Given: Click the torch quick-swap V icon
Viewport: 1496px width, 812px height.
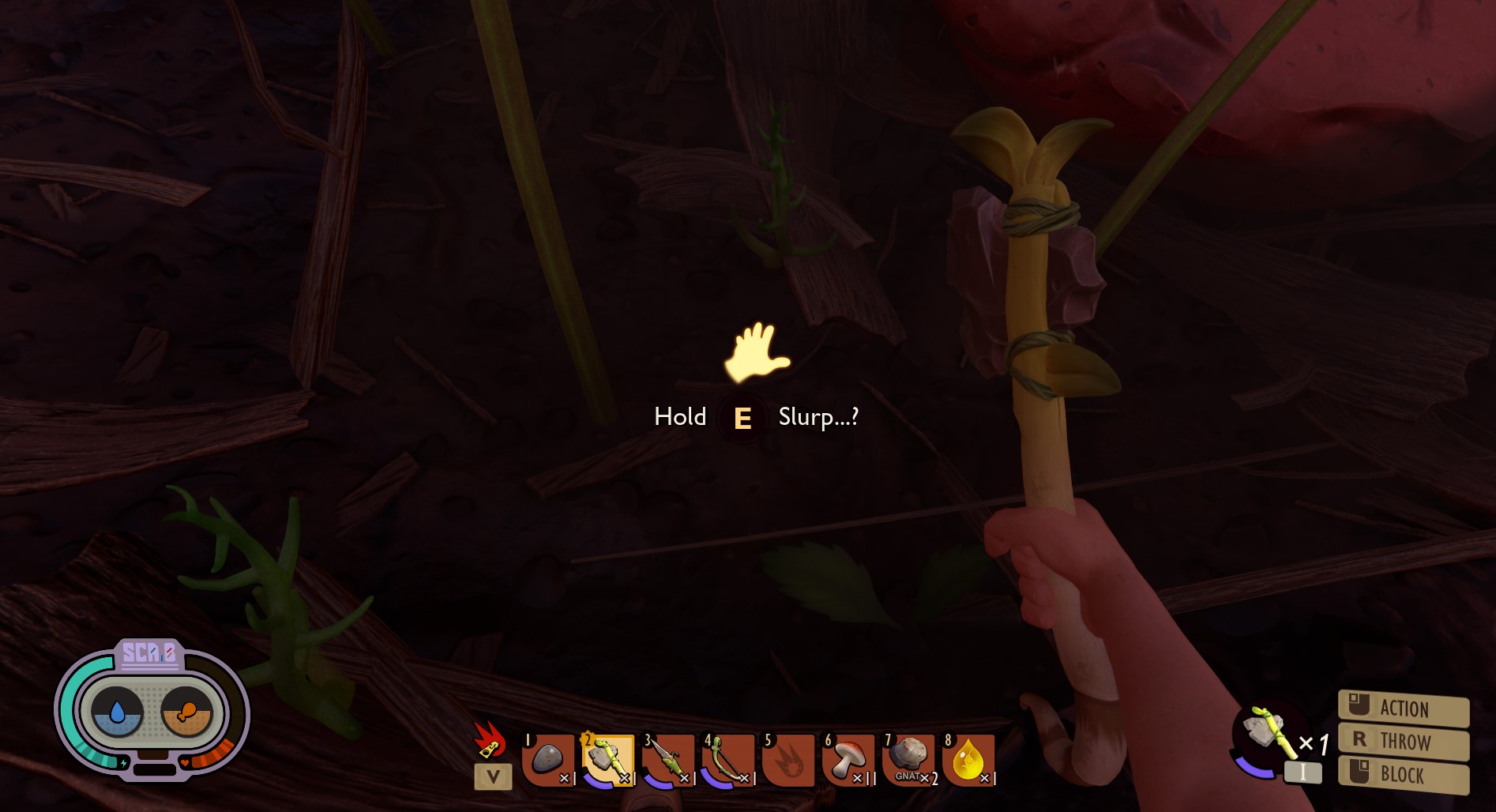Looking at the screenshot, I should pos(492,776).
